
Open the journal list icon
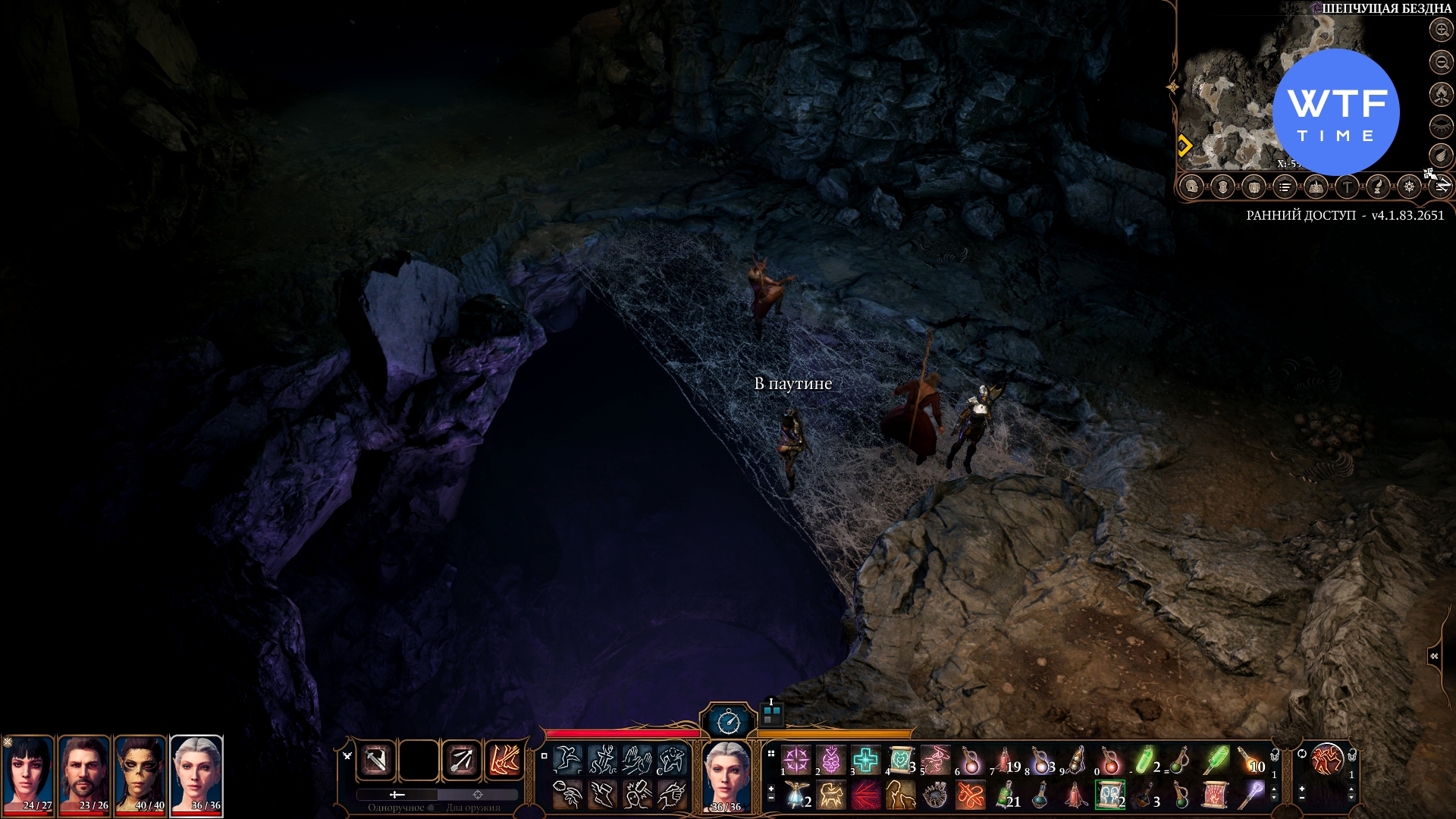click(x=1285, y=186)
